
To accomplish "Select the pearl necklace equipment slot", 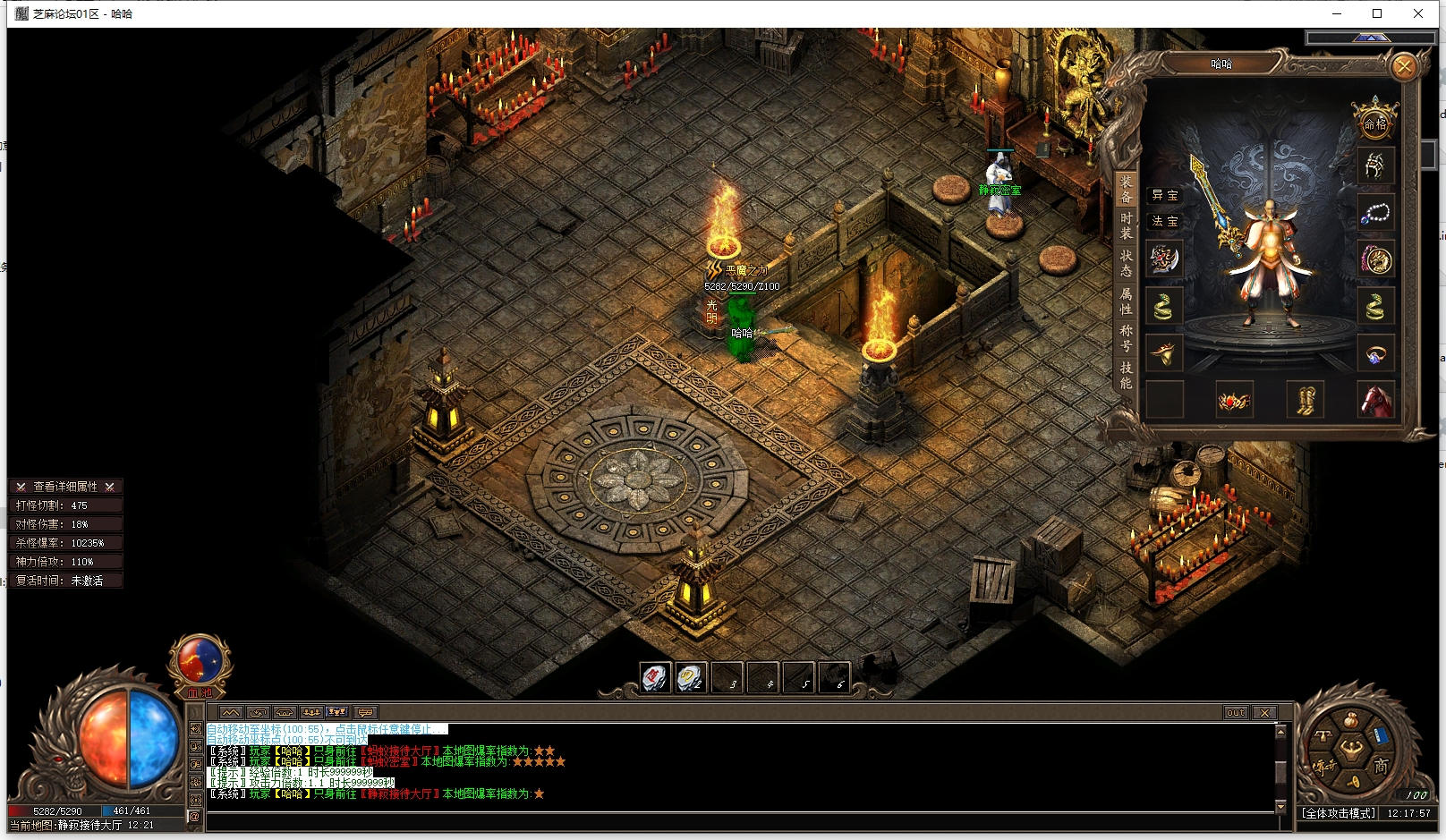I will [x=1375, y=214].
